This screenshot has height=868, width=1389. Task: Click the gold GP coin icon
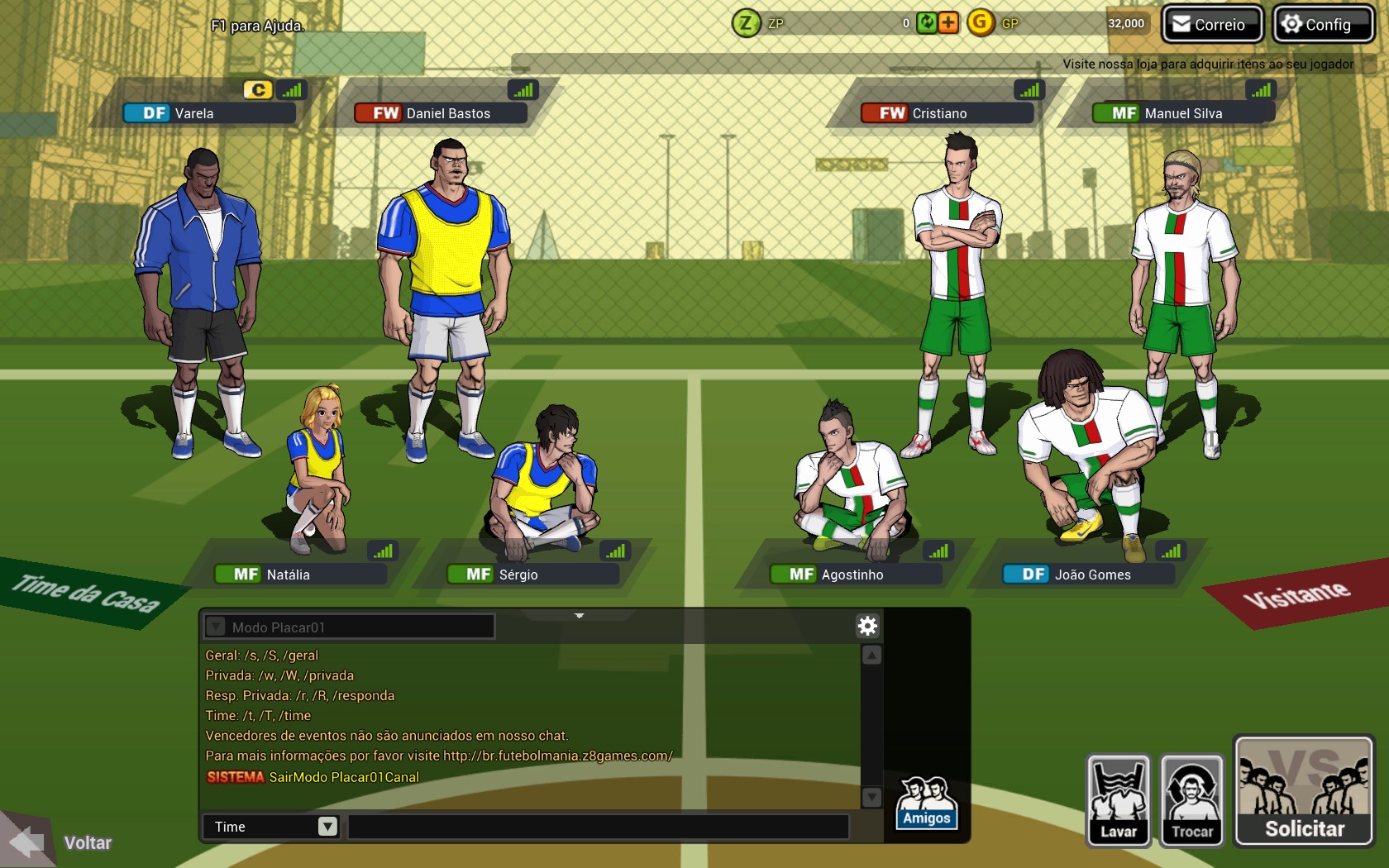(x=981, y=23)
